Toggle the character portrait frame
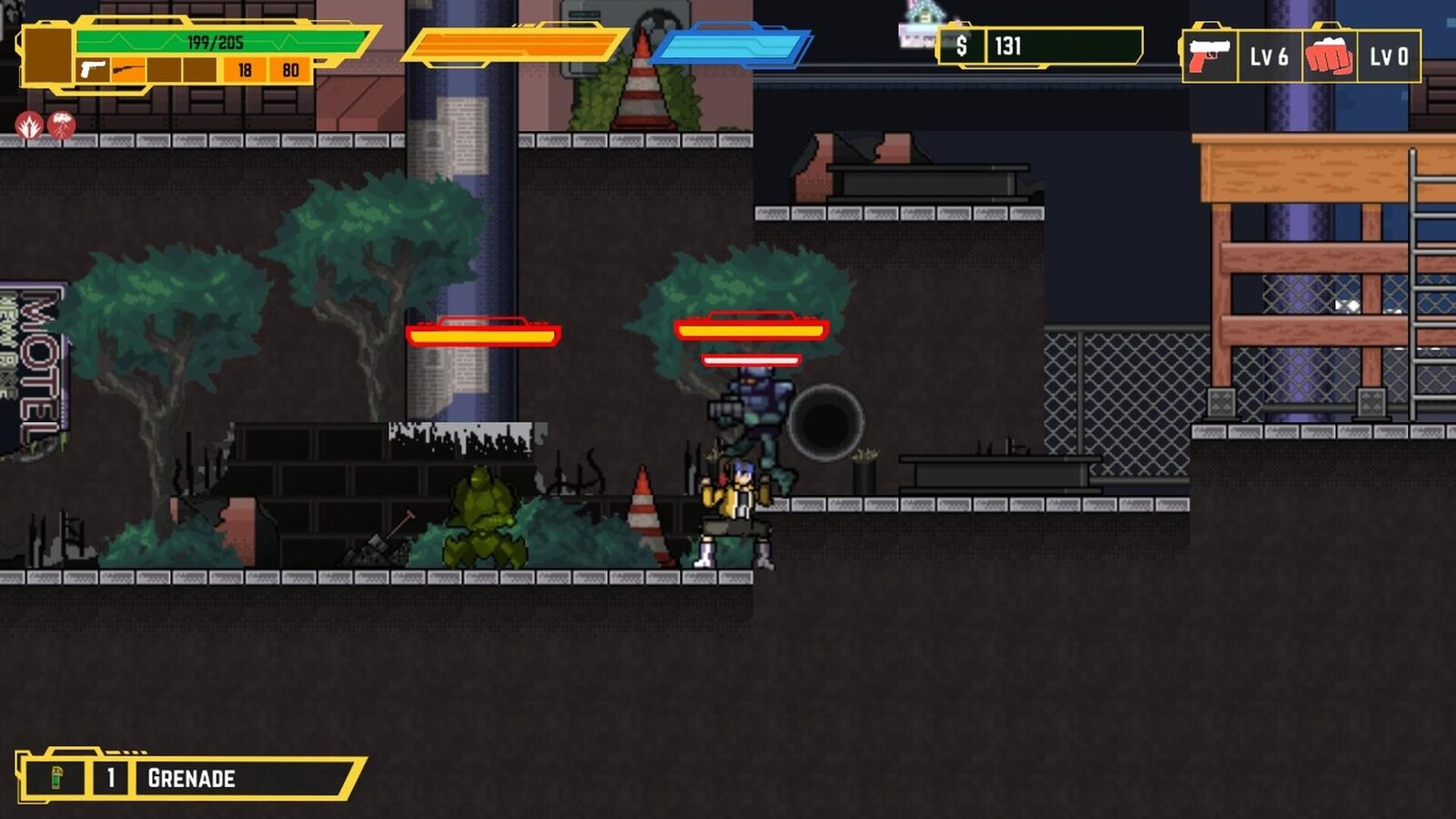 pyautogui.click(x=45, y=55)
